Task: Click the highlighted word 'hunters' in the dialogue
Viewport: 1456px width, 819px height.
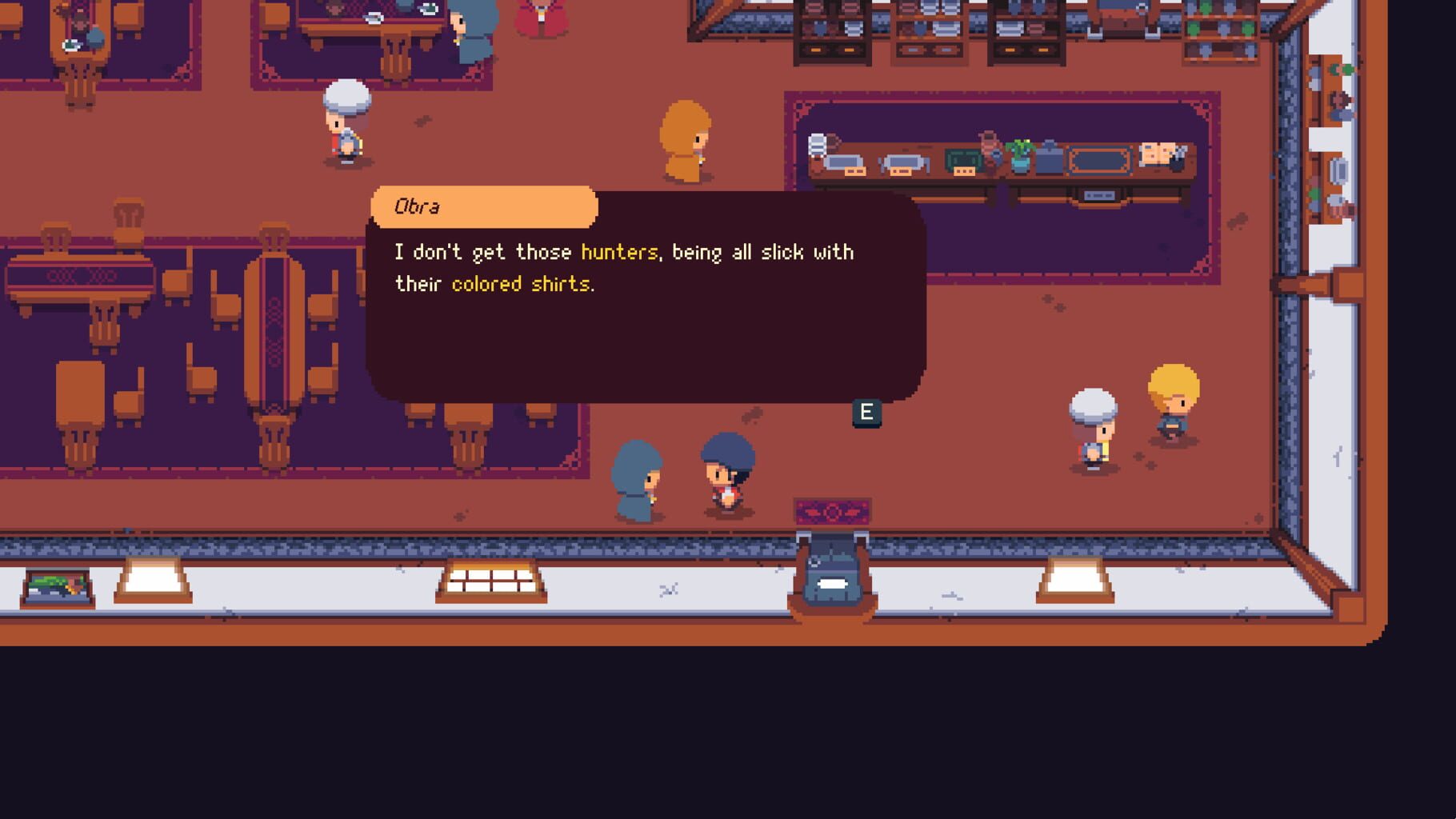Action: click(x=620, y=251)
